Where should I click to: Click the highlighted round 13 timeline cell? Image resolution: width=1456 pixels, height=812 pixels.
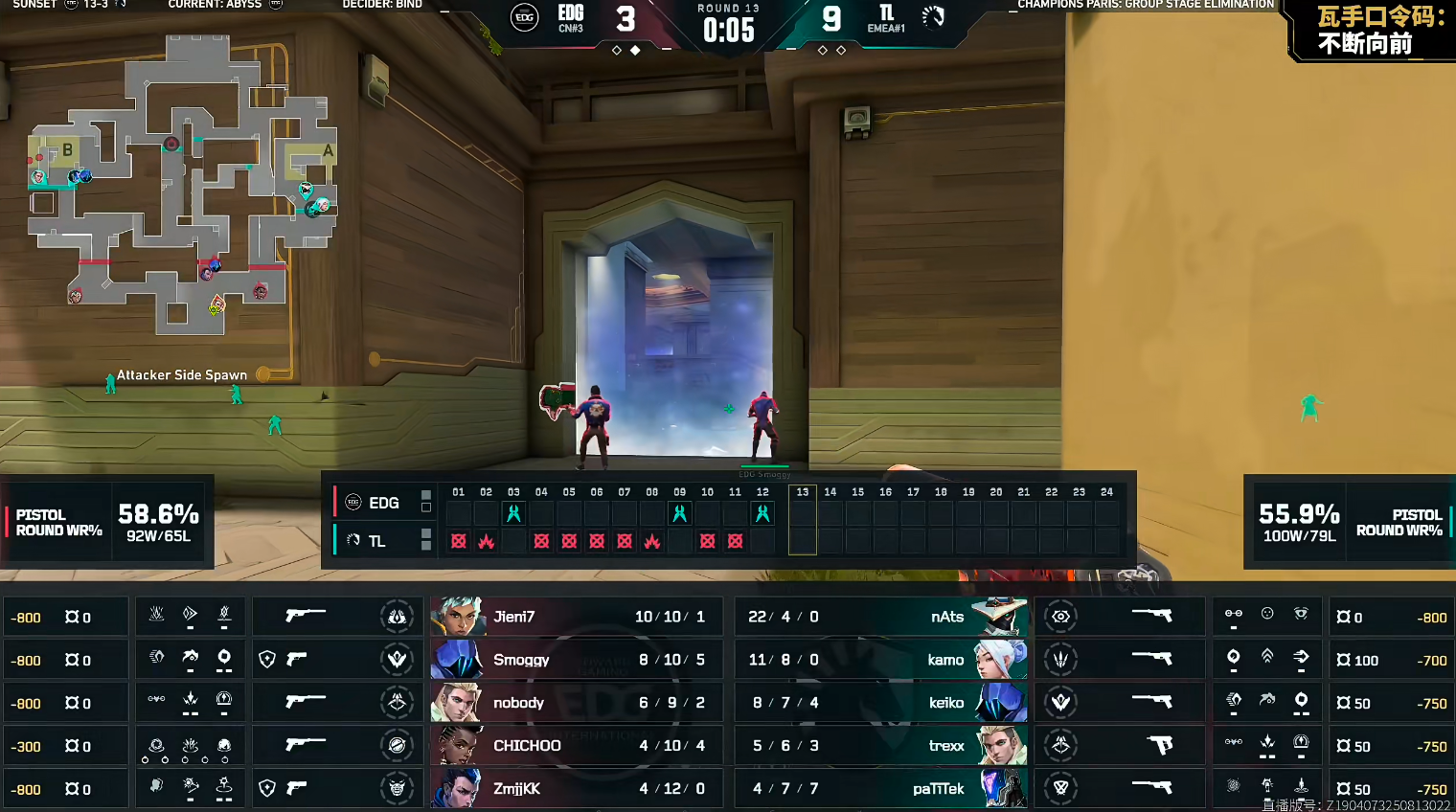(x=803, y=520)
